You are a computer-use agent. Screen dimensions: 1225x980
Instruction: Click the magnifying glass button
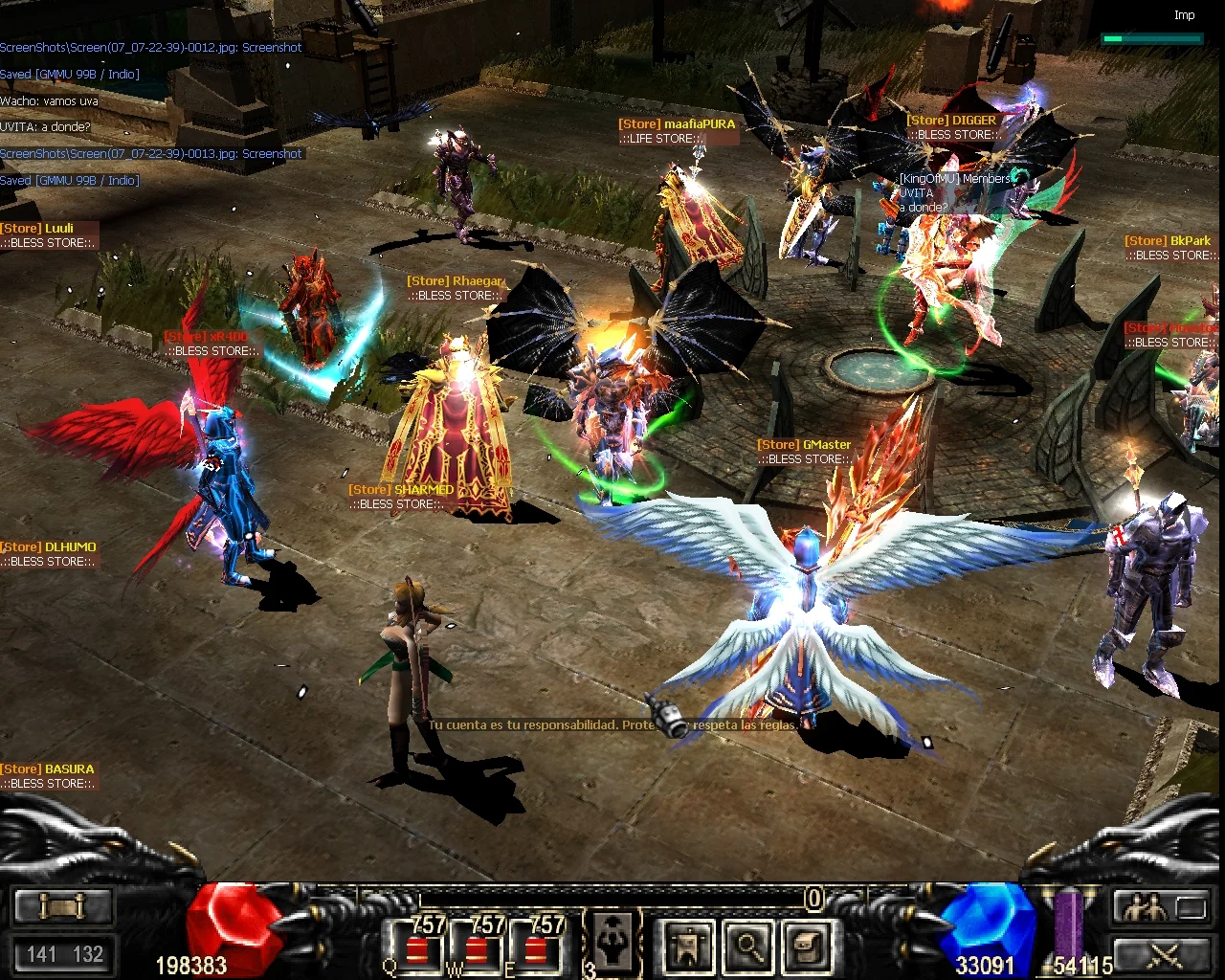coord(747,946)
